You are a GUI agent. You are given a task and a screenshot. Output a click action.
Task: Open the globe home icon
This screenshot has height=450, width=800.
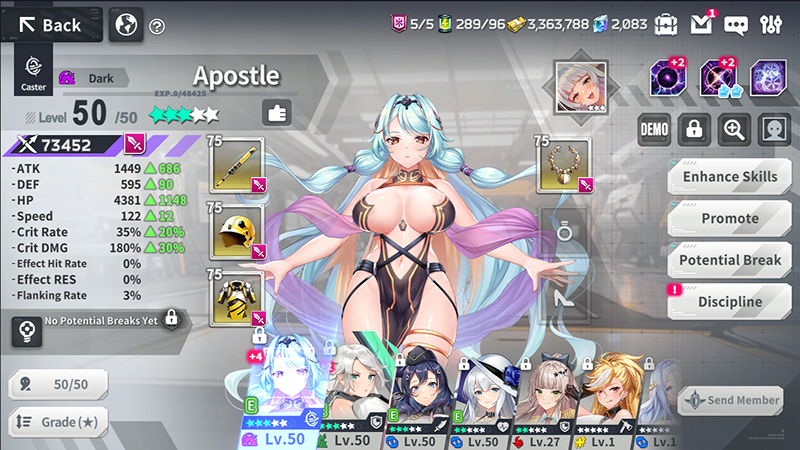(126, 25)
